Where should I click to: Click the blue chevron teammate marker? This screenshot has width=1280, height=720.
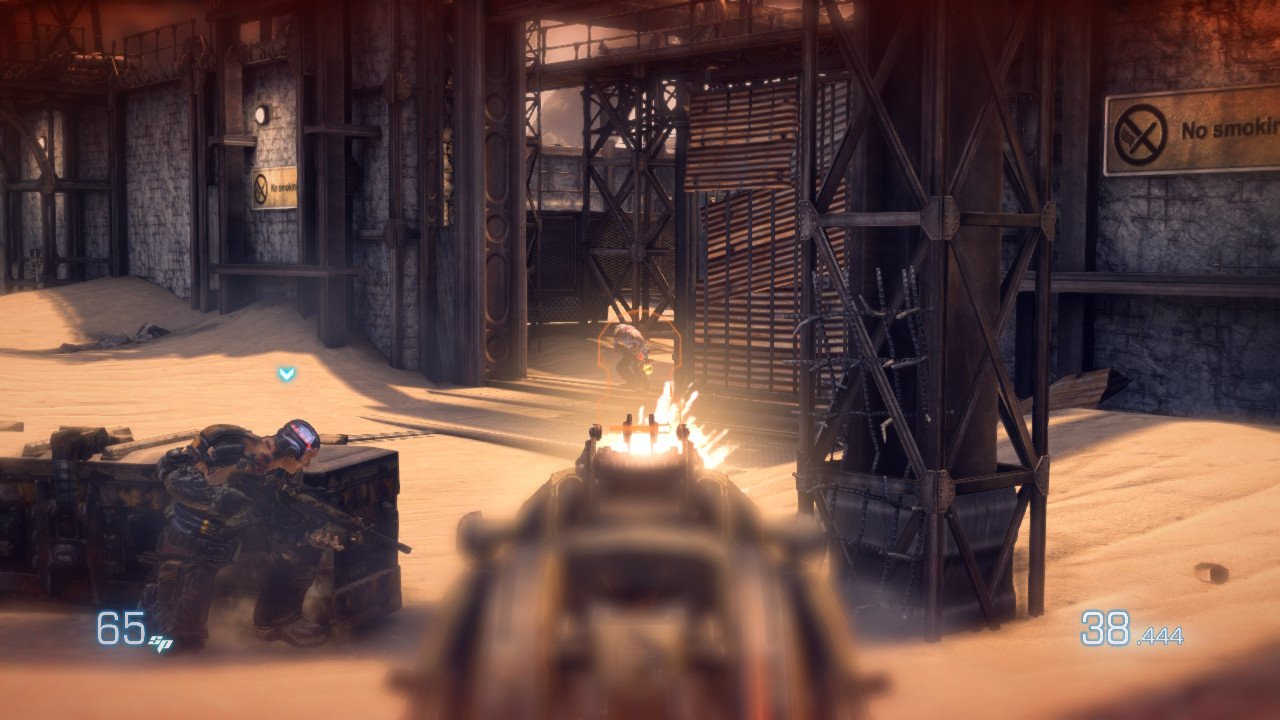click(287, 374)
